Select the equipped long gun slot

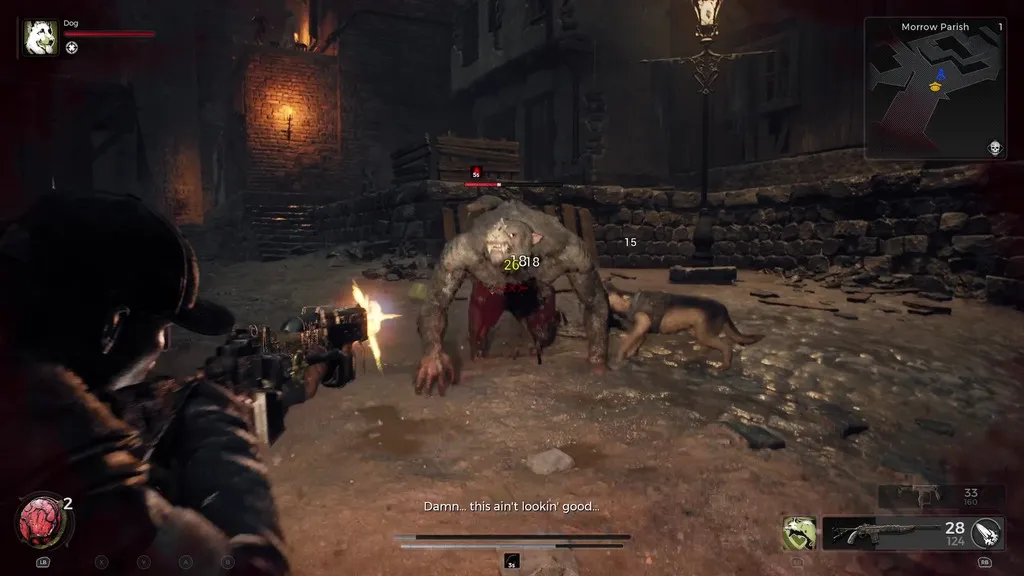[x=880, y=533]
